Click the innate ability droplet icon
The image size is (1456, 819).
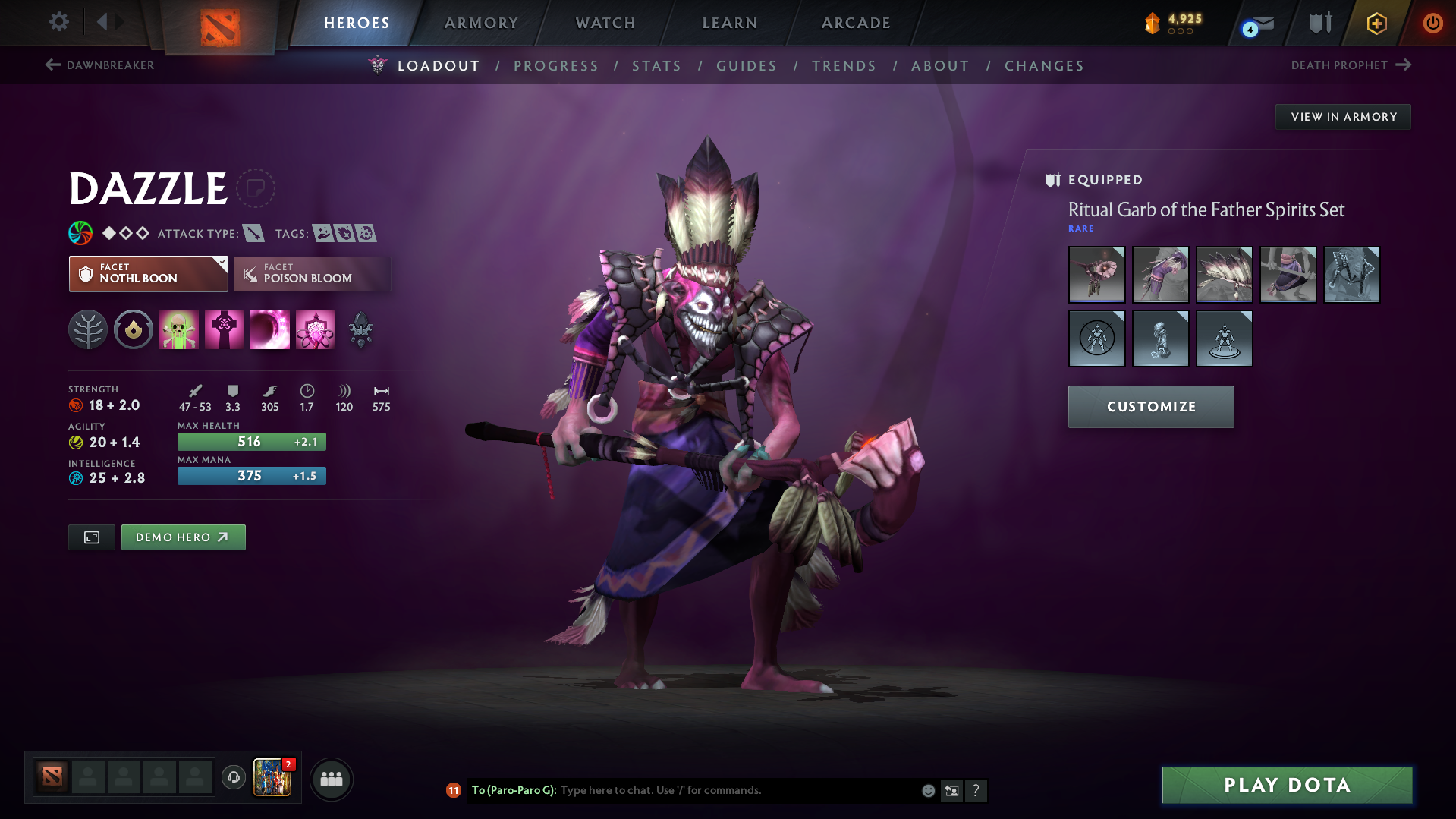pyautogui.click(x=134, y=329)
